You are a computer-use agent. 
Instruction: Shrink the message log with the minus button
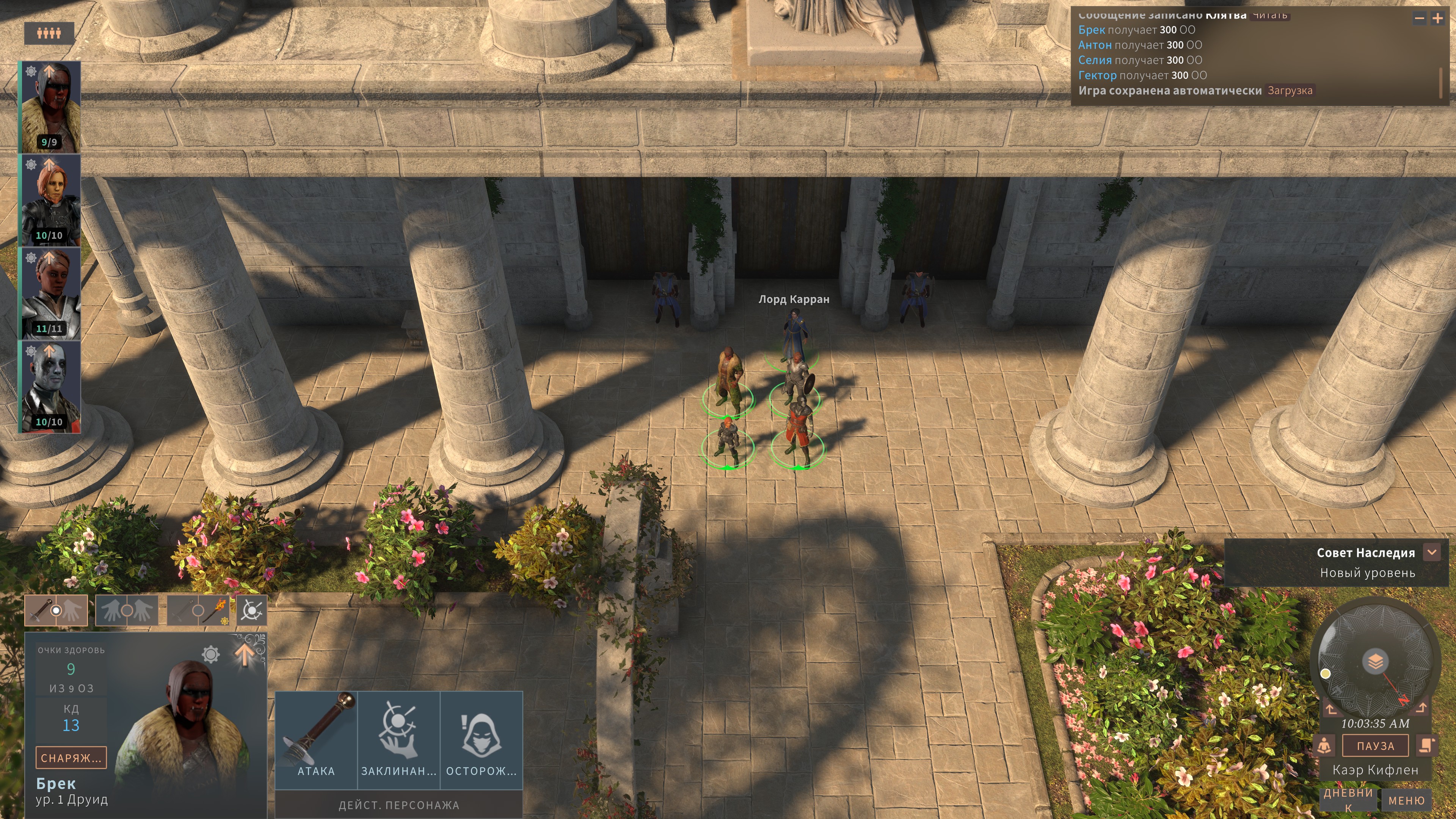pyautogui.click(x=1419, y=18)
